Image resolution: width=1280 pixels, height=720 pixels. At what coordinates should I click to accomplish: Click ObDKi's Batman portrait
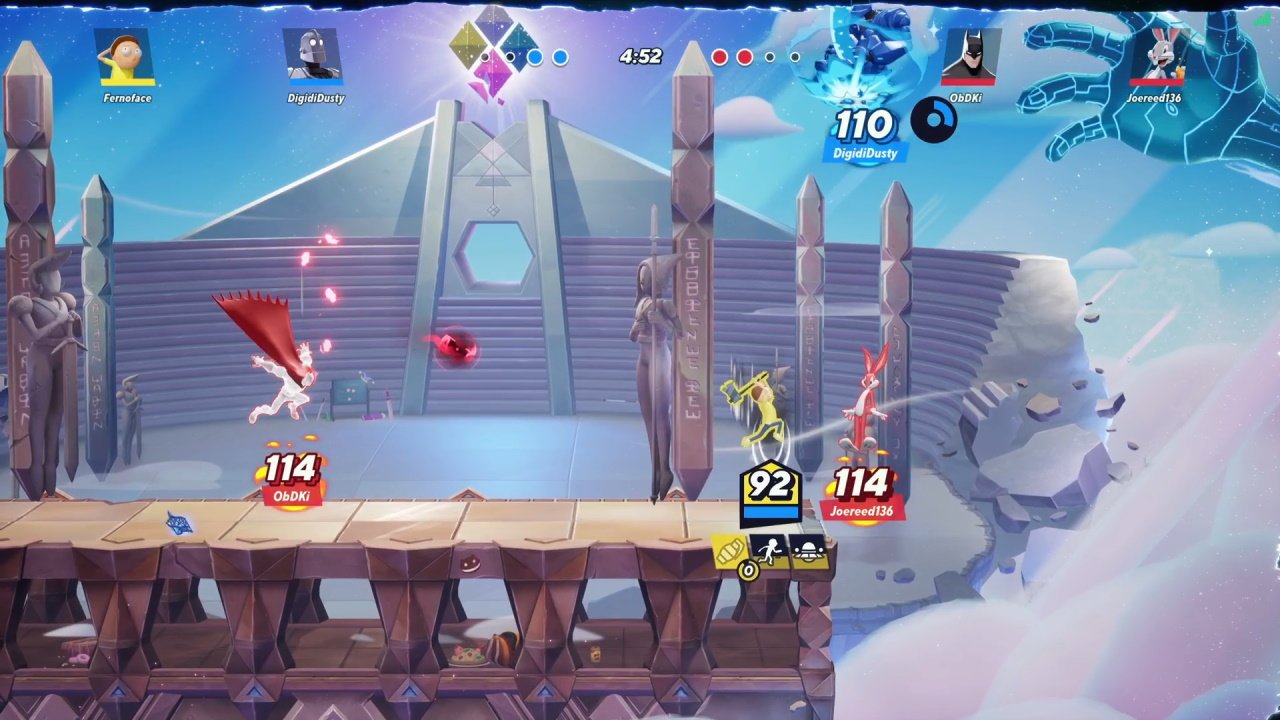[x=969, y=57]
